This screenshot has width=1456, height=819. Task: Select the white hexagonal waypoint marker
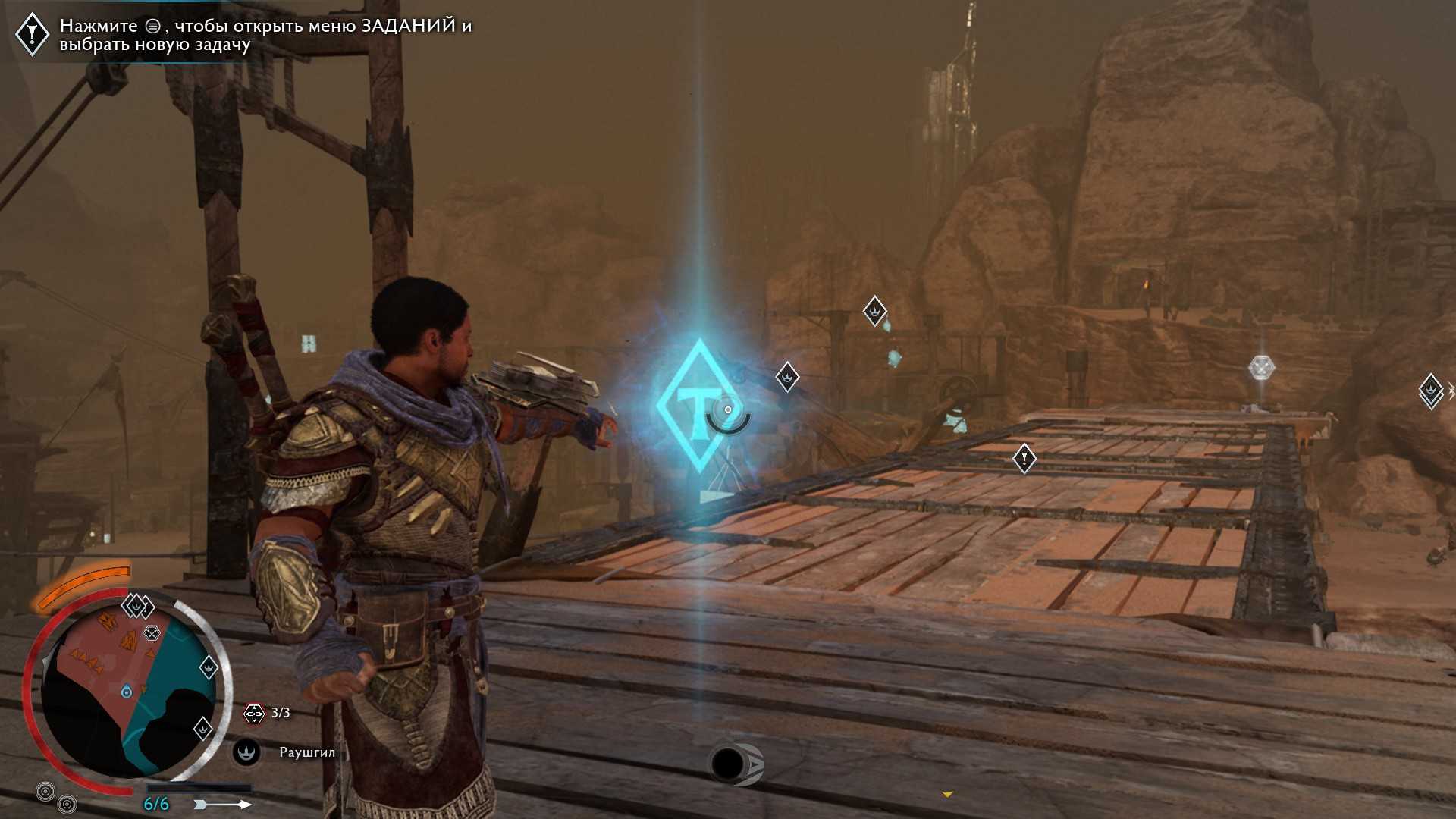click(x=1261, y=368)
